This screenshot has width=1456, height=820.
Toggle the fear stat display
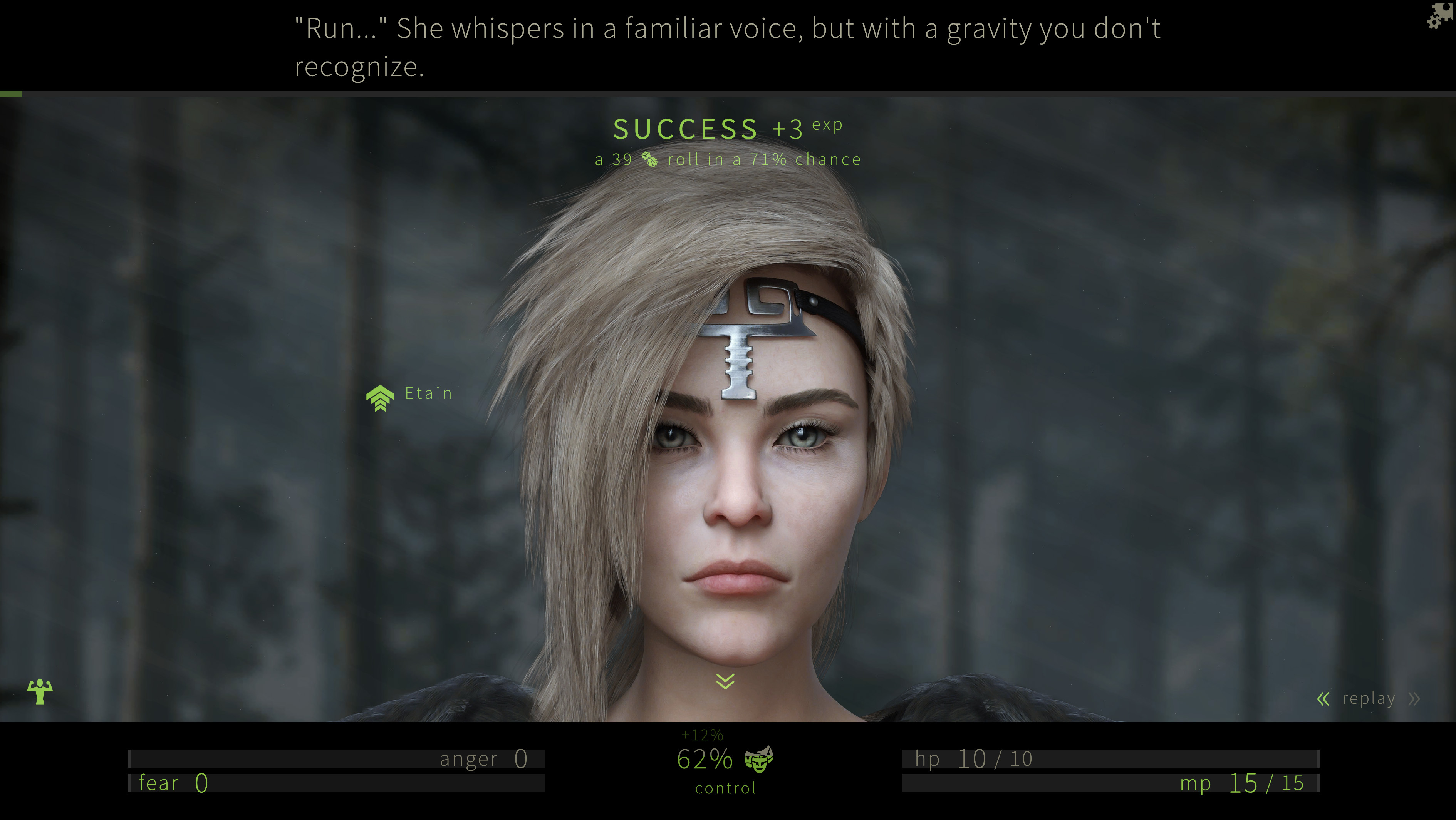coord(173,783)
